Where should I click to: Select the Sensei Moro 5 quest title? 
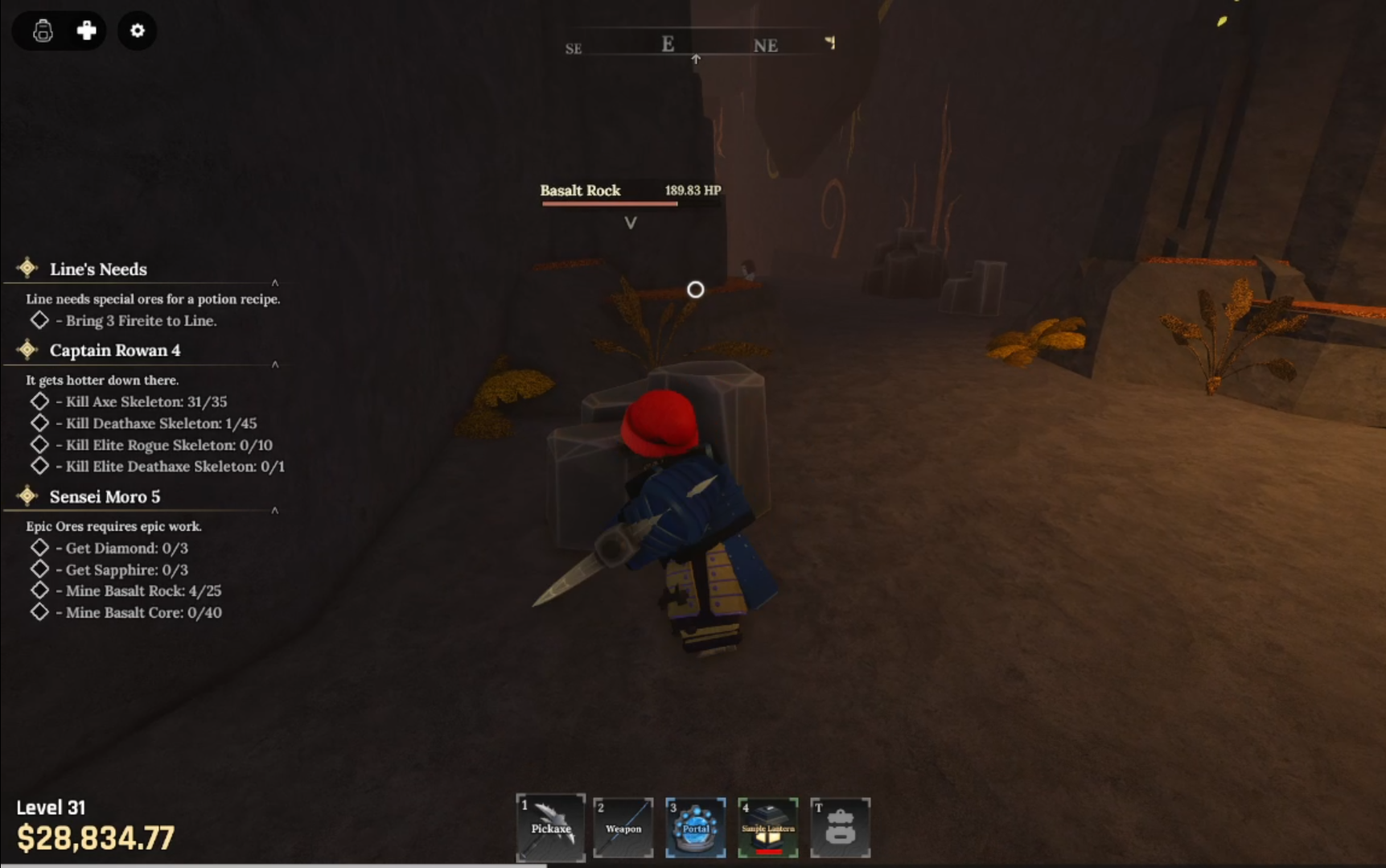point(105,497)
